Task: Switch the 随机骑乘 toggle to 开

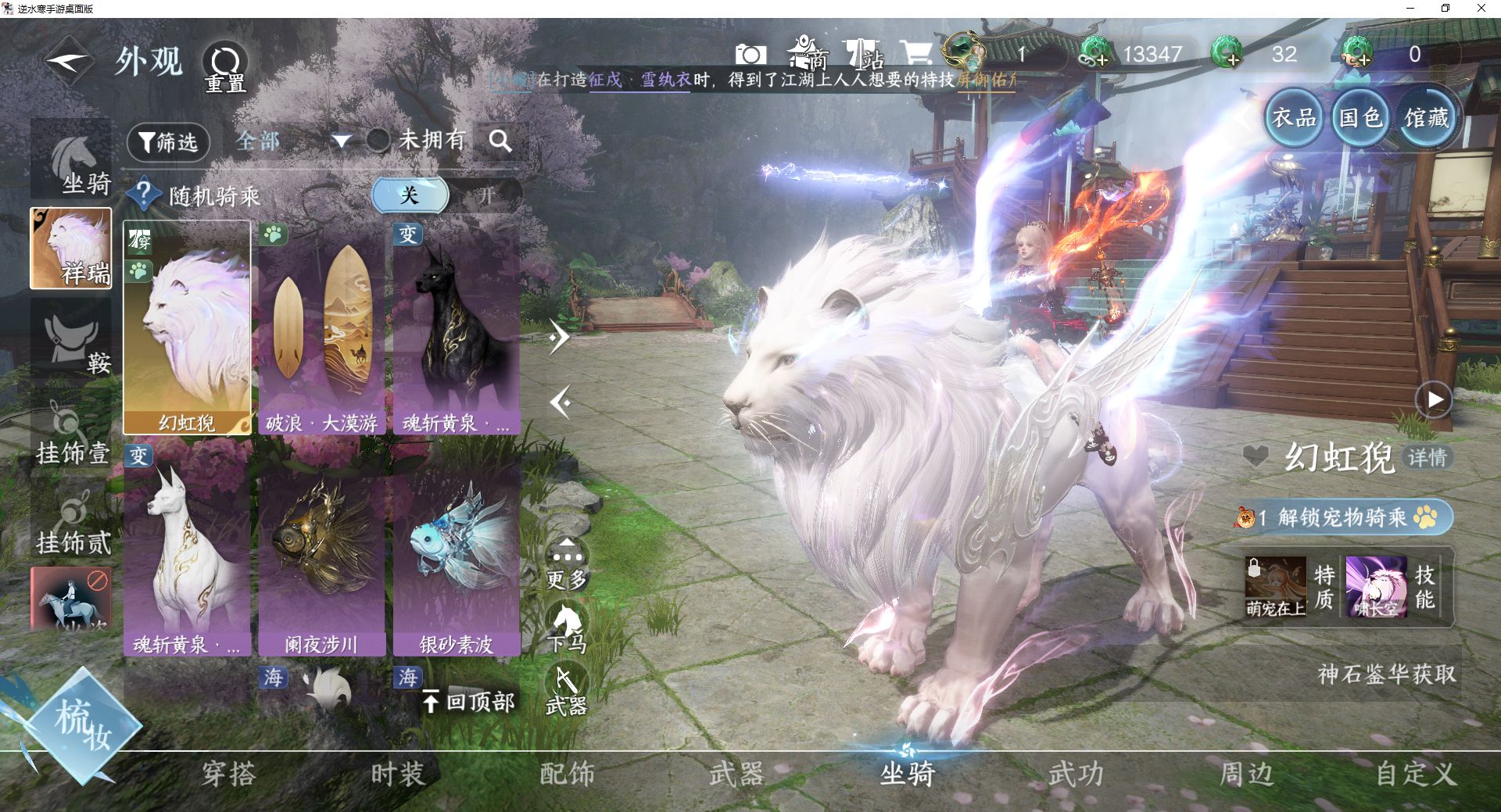Action: (486, 195)
